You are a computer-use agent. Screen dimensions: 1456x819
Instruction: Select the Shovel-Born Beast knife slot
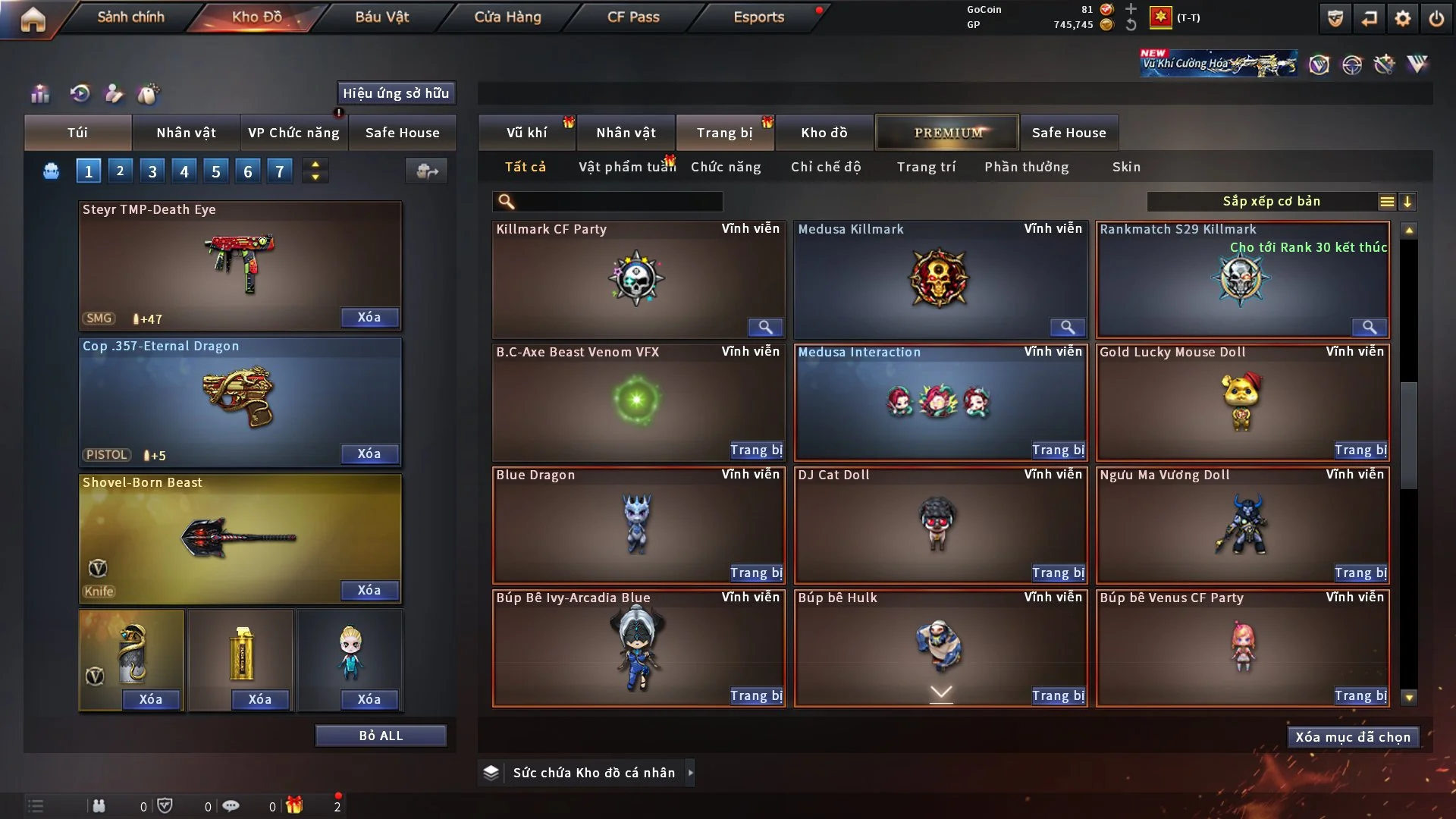point(240,538)
